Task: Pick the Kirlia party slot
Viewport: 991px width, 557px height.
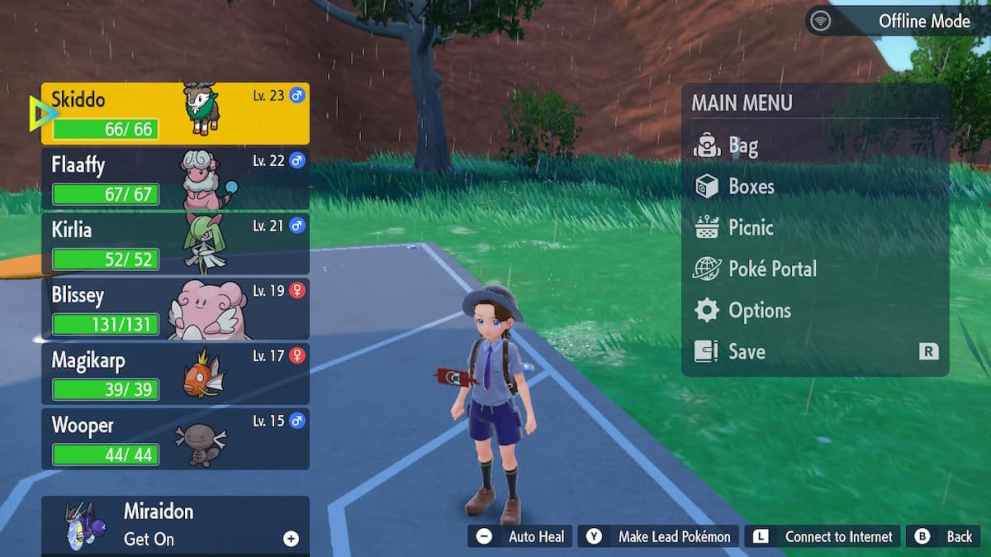Action: point(175,244)
